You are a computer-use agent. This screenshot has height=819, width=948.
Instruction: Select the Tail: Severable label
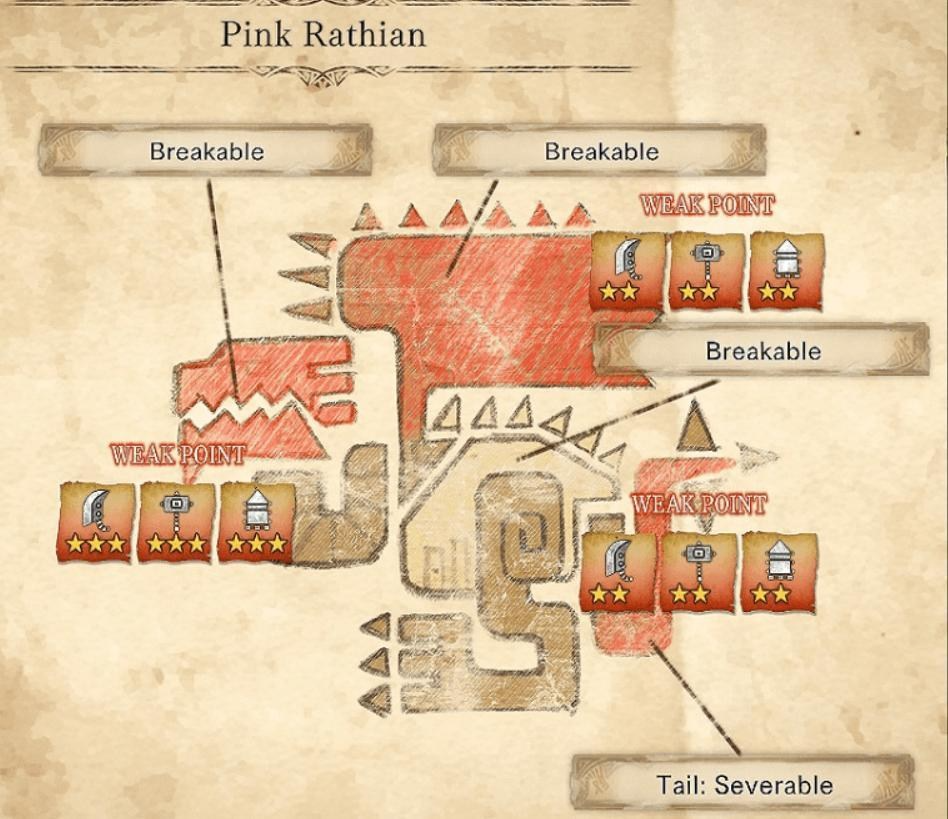pyautogui.click(x=744, y=785)
